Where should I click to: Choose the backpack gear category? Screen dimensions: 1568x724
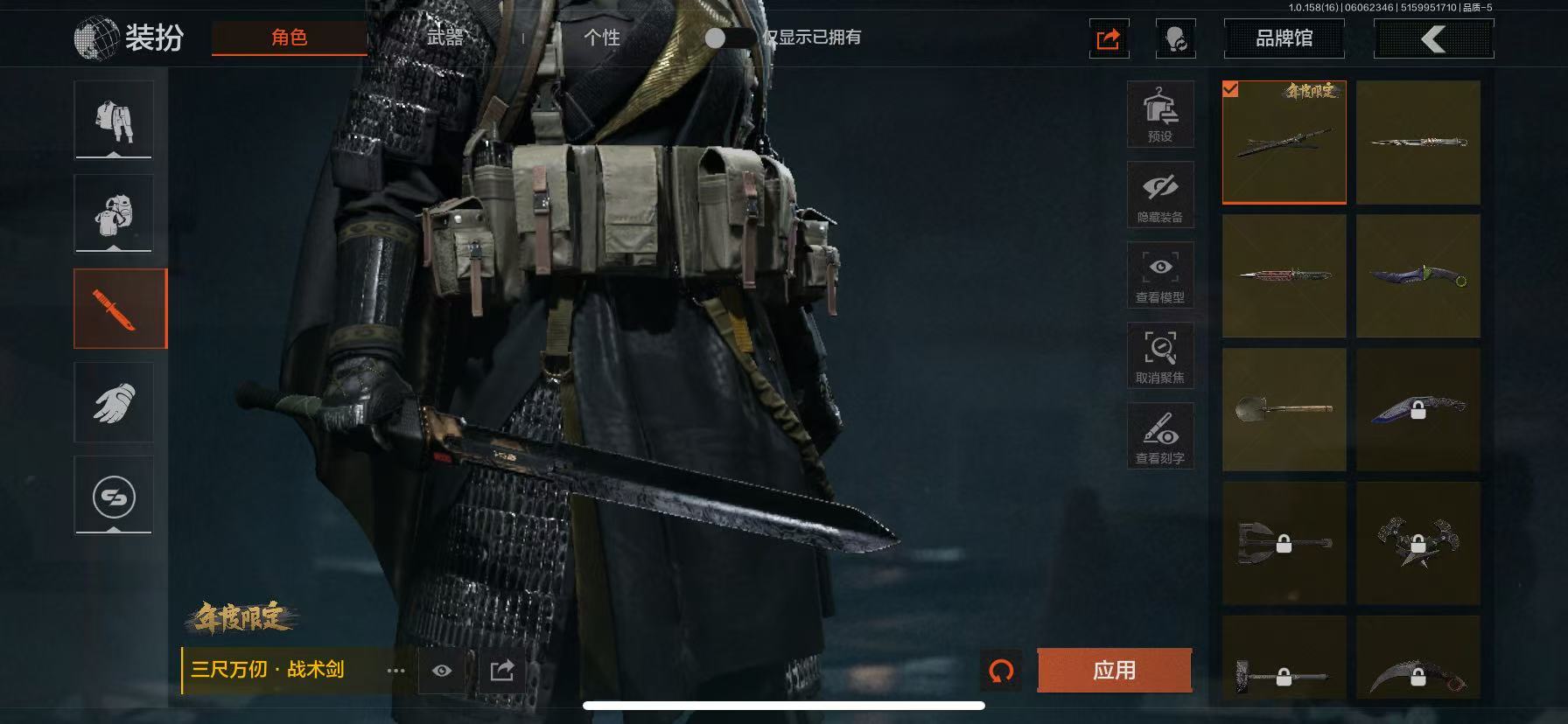coord(114,213)
